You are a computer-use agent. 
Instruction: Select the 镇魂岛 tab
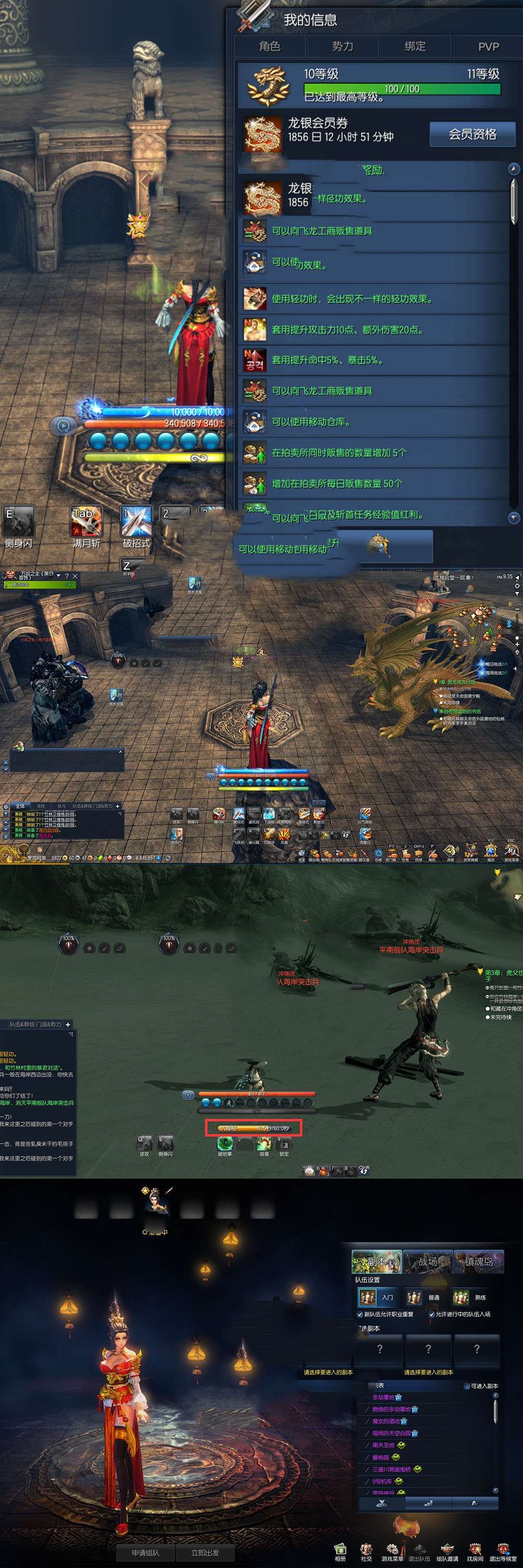[478, 1262]
